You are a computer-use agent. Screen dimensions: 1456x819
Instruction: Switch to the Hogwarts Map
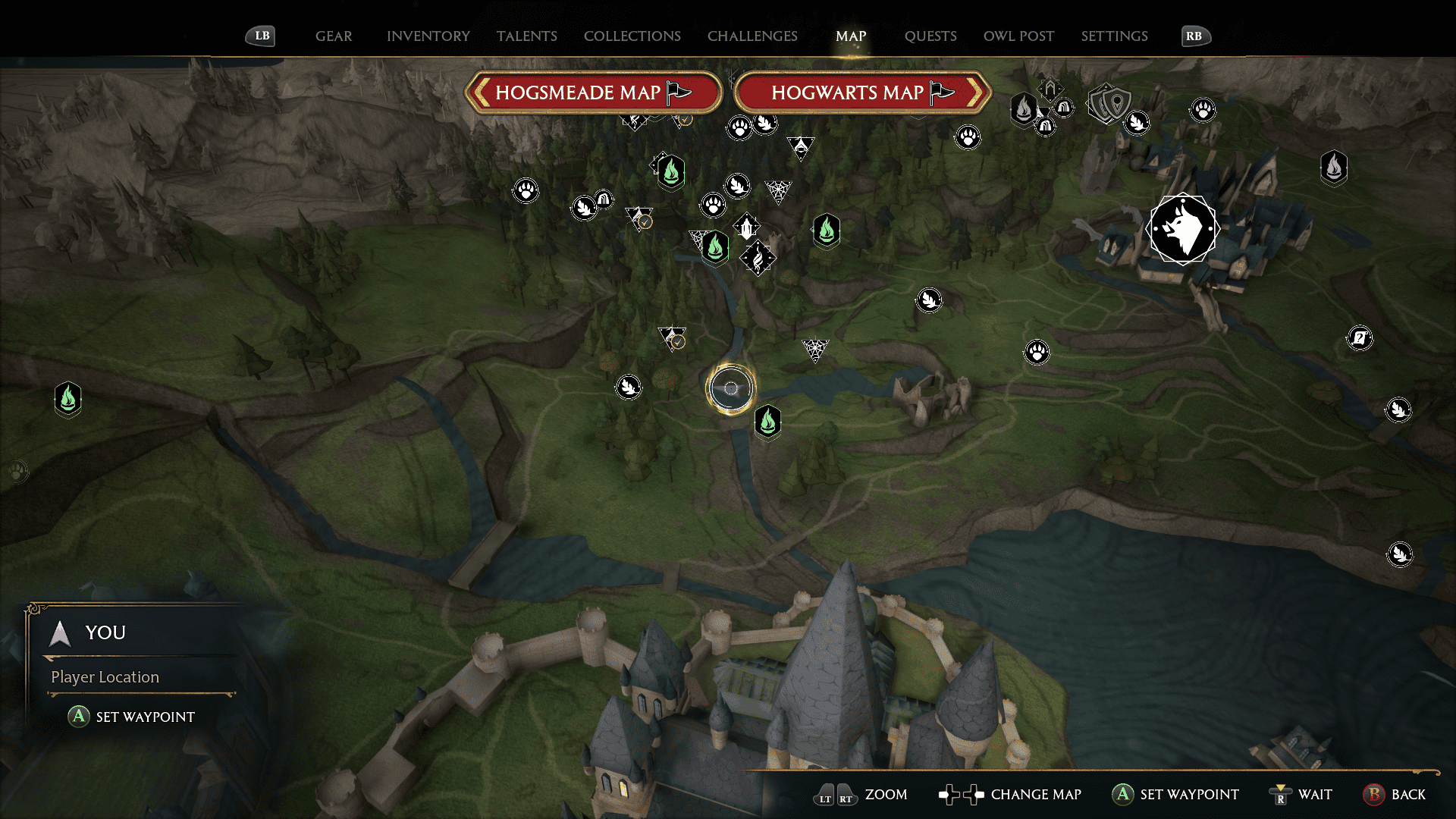click(861, 92)
